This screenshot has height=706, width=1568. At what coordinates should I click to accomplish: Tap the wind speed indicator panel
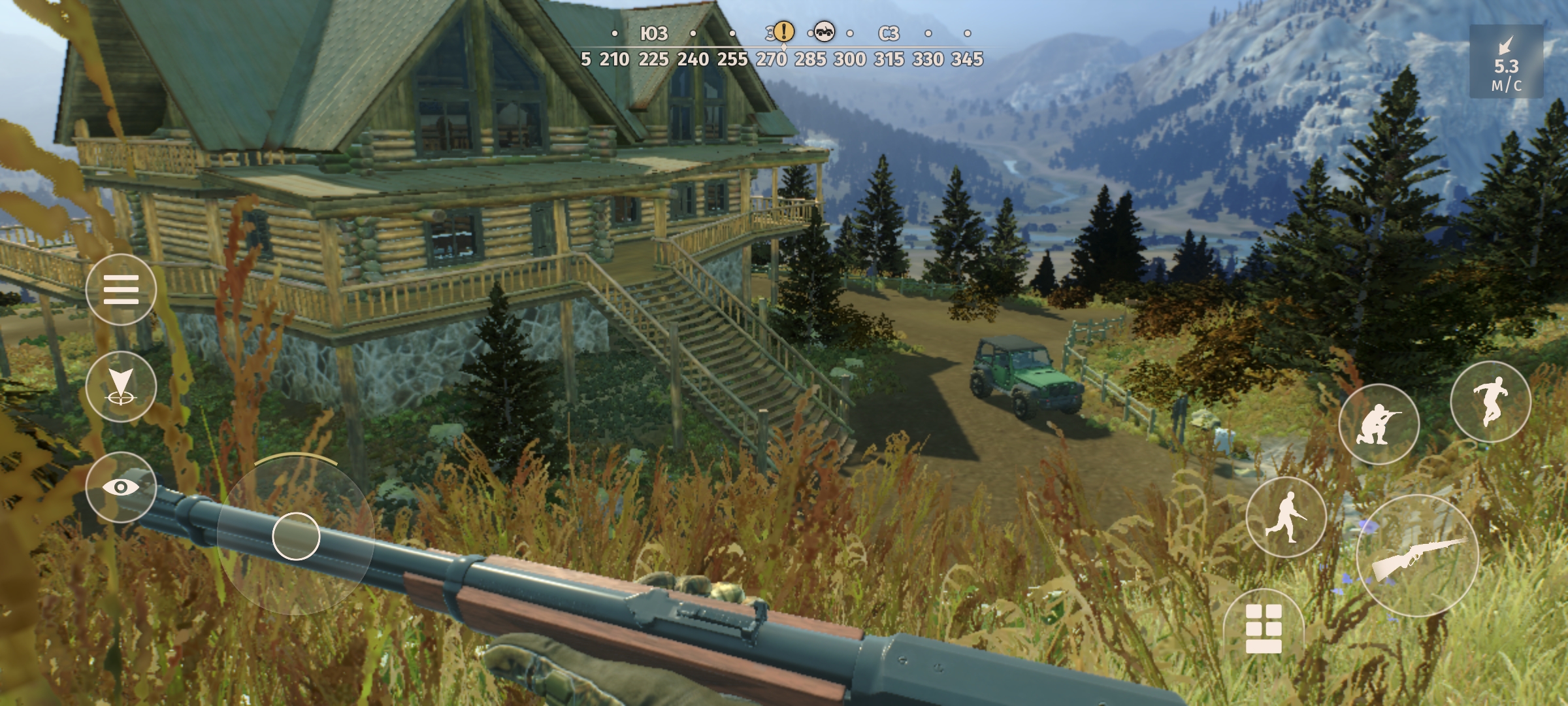(x=1506, y=62)
